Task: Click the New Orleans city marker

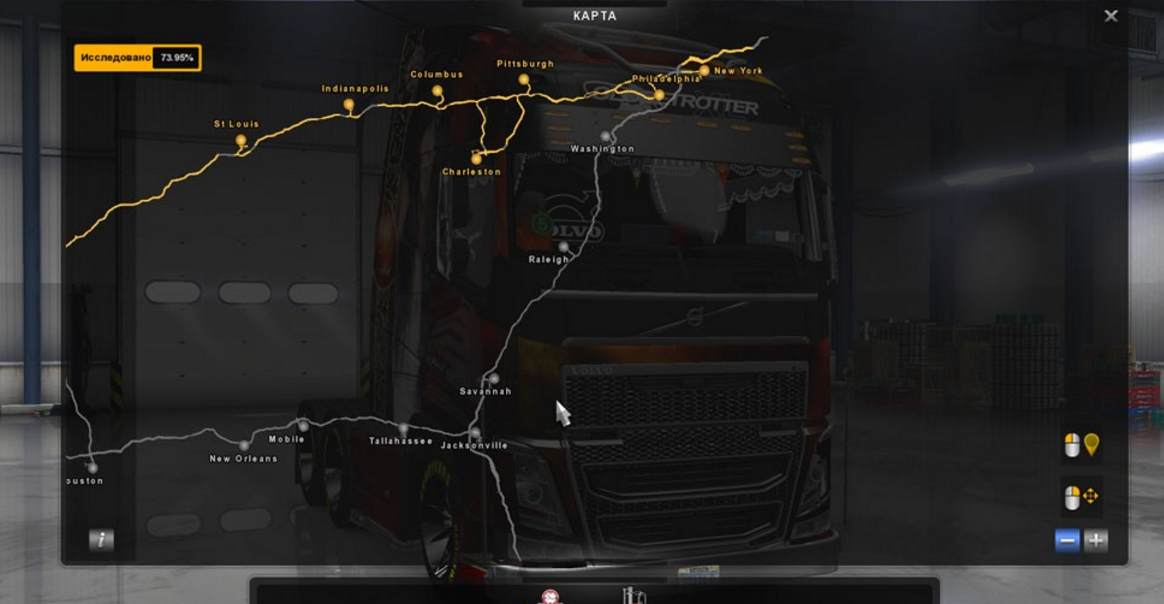Action: pos(243,445)
